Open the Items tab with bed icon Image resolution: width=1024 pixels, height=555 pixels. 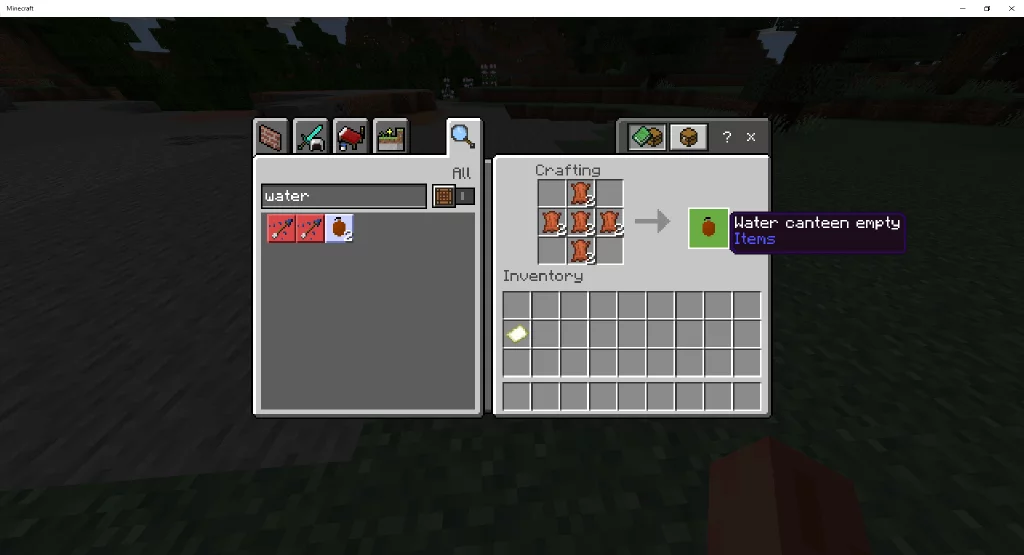350,136
